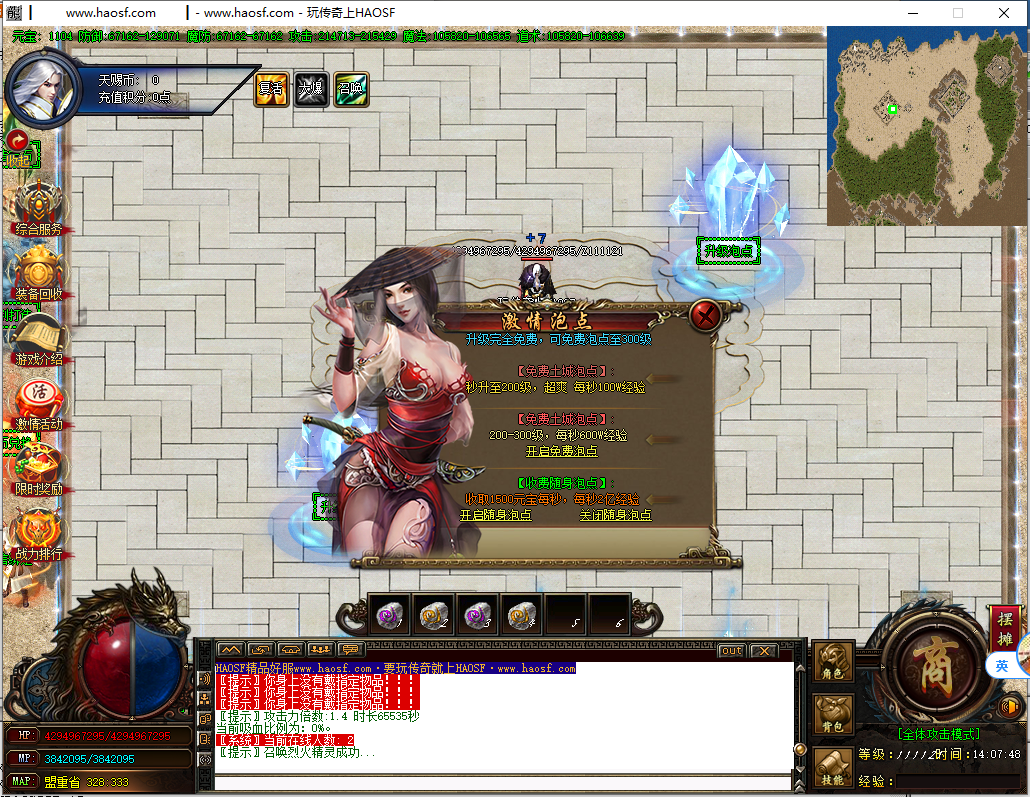Open the 限时奖励 timed rewards chest
Viewport: 1030px width, 797px height.
tap(38, 466)
